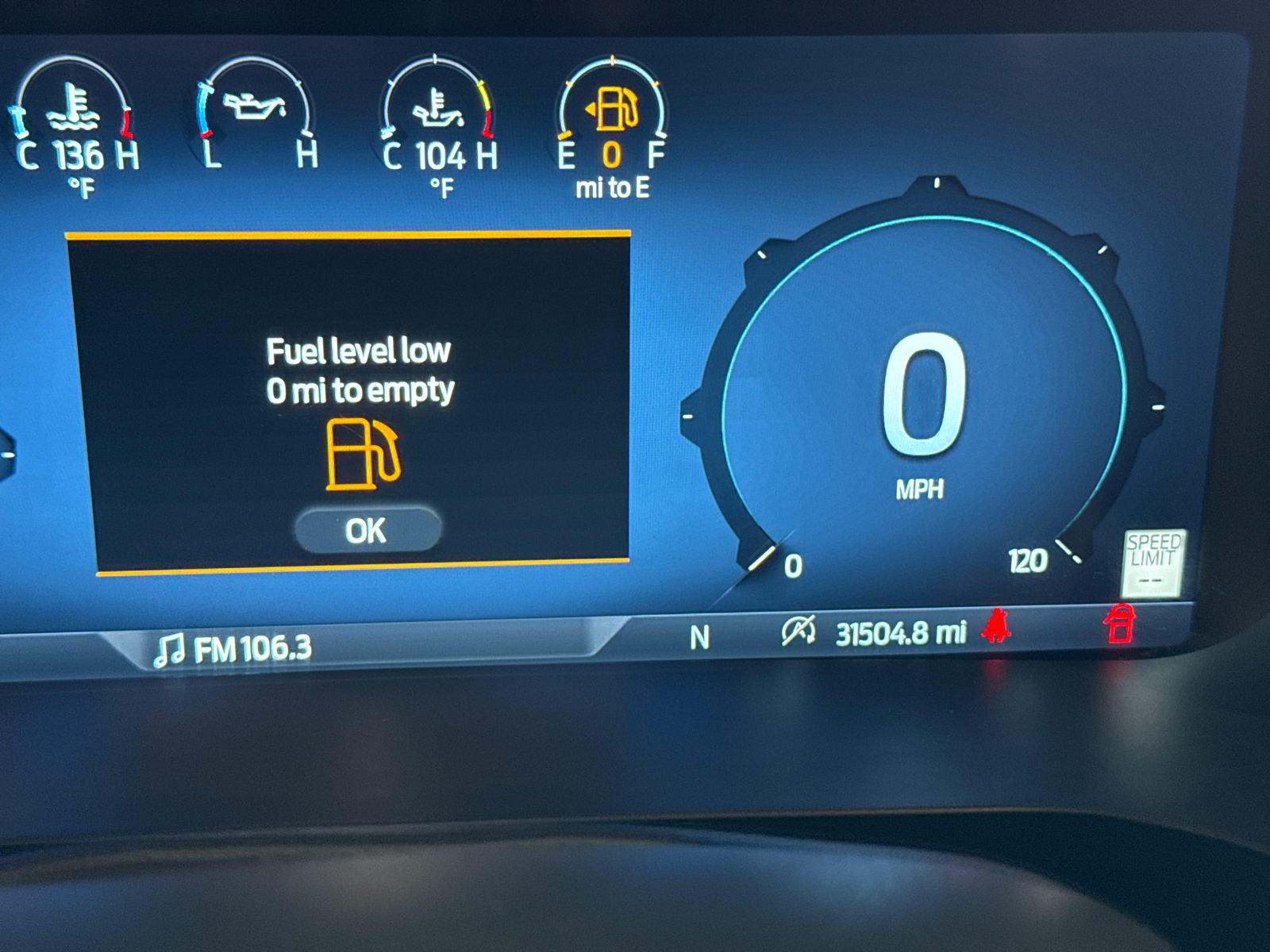Select the FM 106.3 station label

[x=250, y=649]
